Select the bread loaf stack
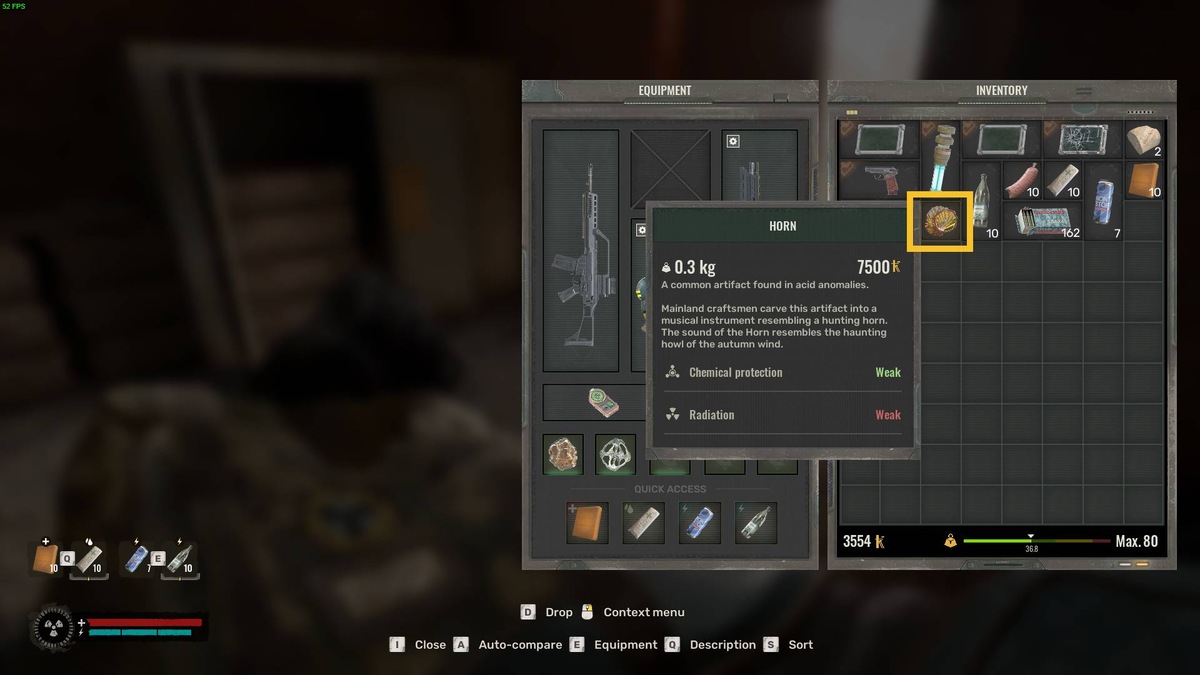 click(1144, 140)
